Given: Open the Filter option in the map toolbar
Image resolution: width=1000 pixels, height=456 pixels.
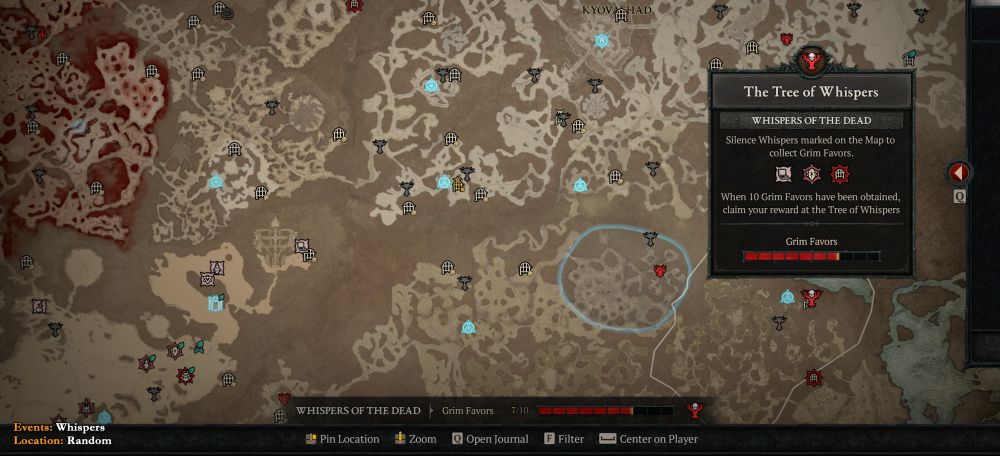Looking at the screenshot, I should click(564, 439).
